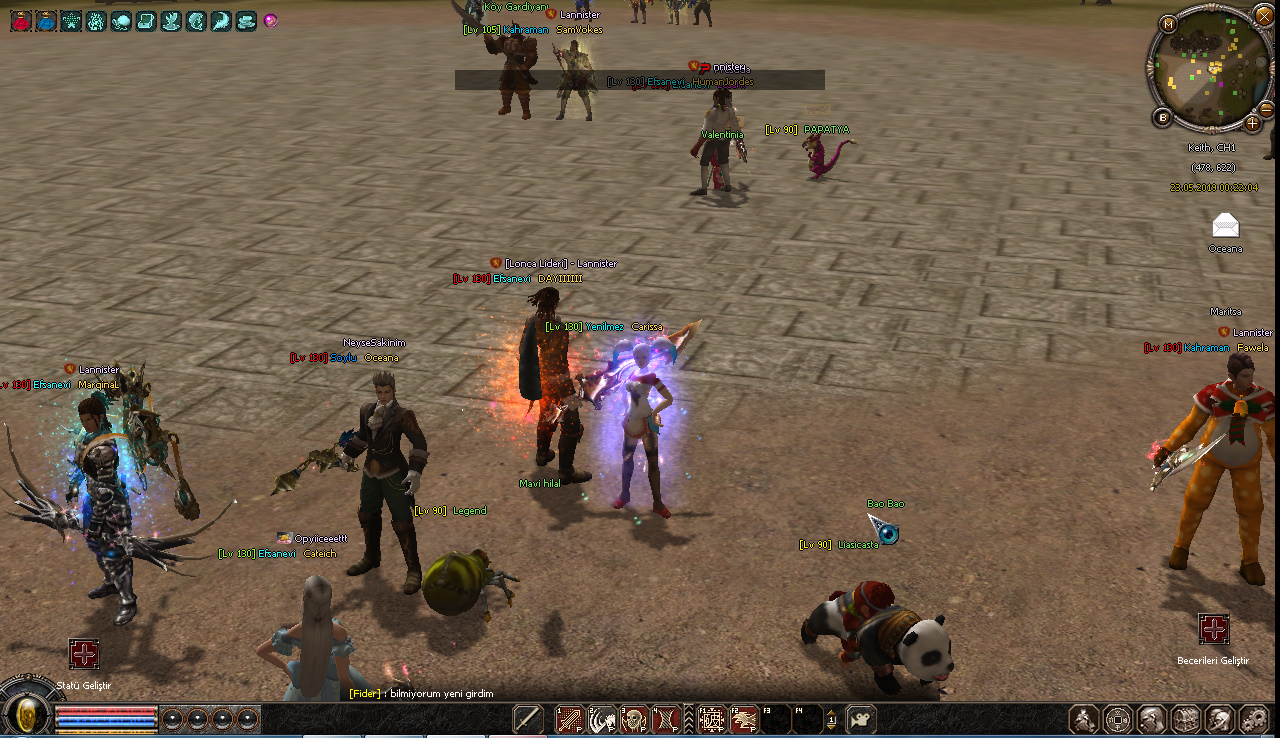
Task: Open the inventory chest icon
Action: click(1186, 719)
